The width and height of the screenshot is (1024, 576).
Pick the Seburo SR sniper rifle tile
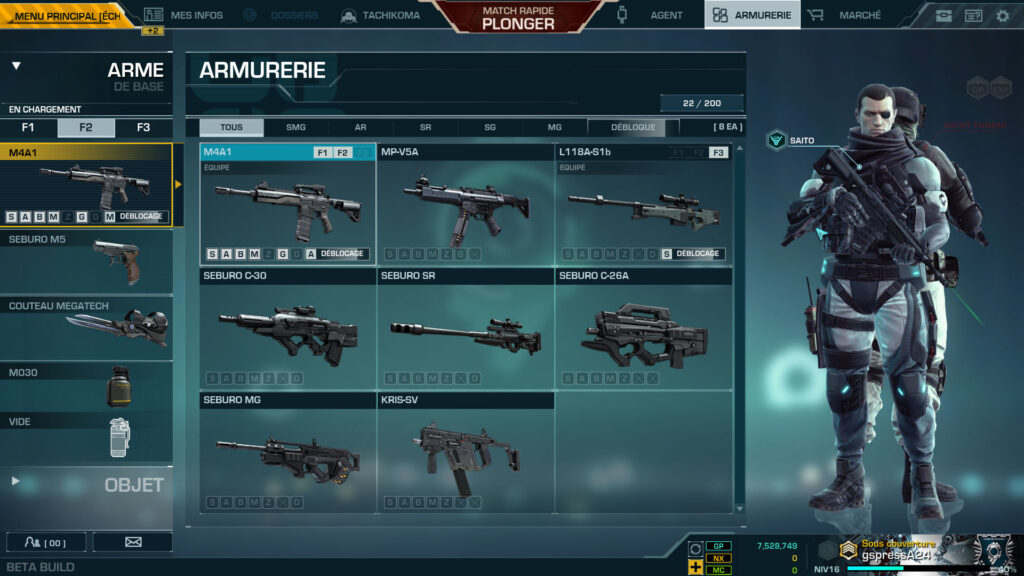(x=466, y=328)
